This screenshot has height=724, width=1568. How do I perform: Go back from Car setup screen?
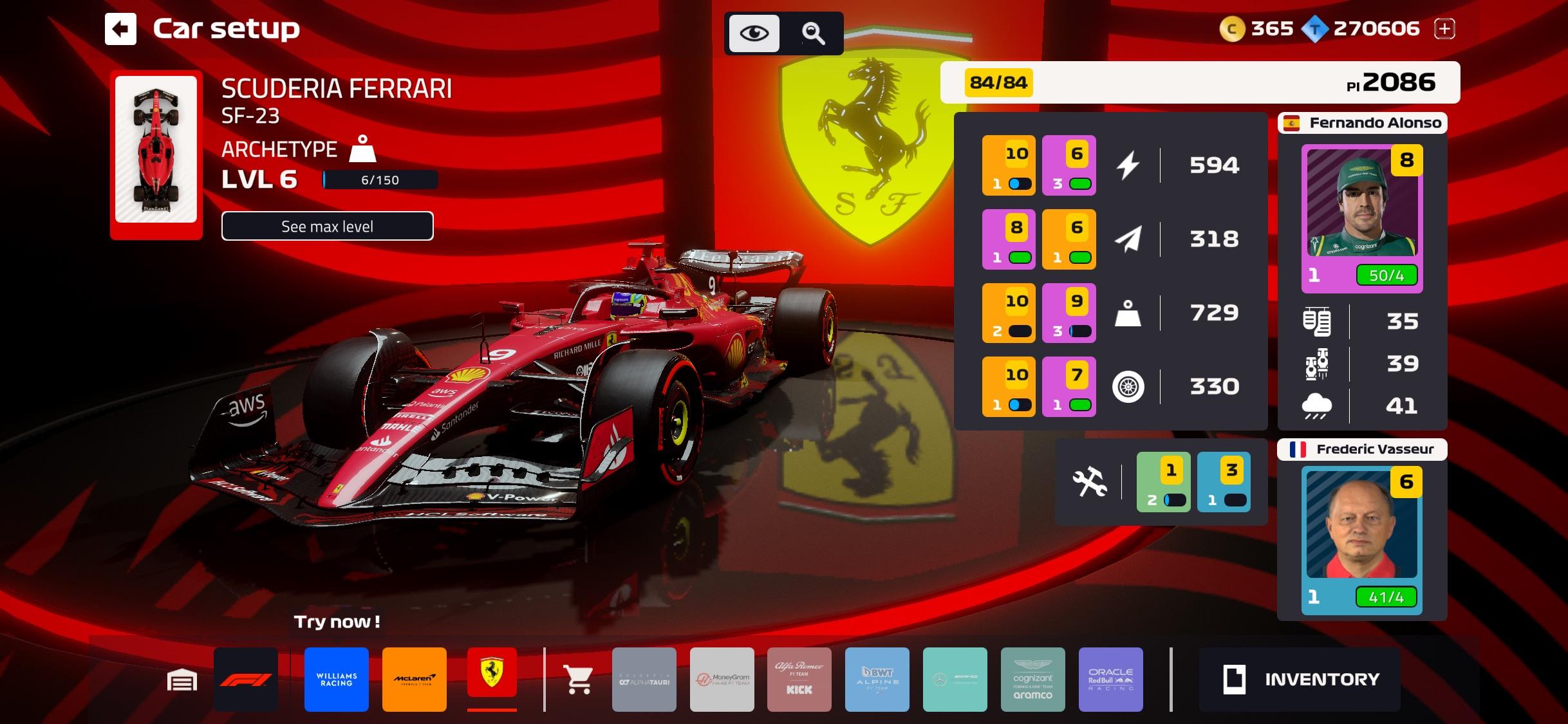click(121, 29)
